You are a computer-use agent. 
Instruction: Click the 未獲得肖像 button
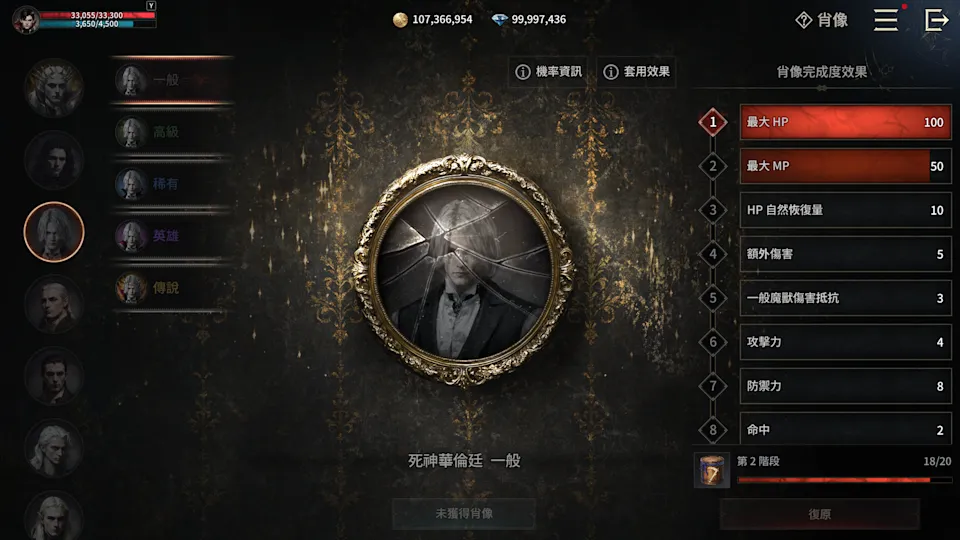click(463, 514)
